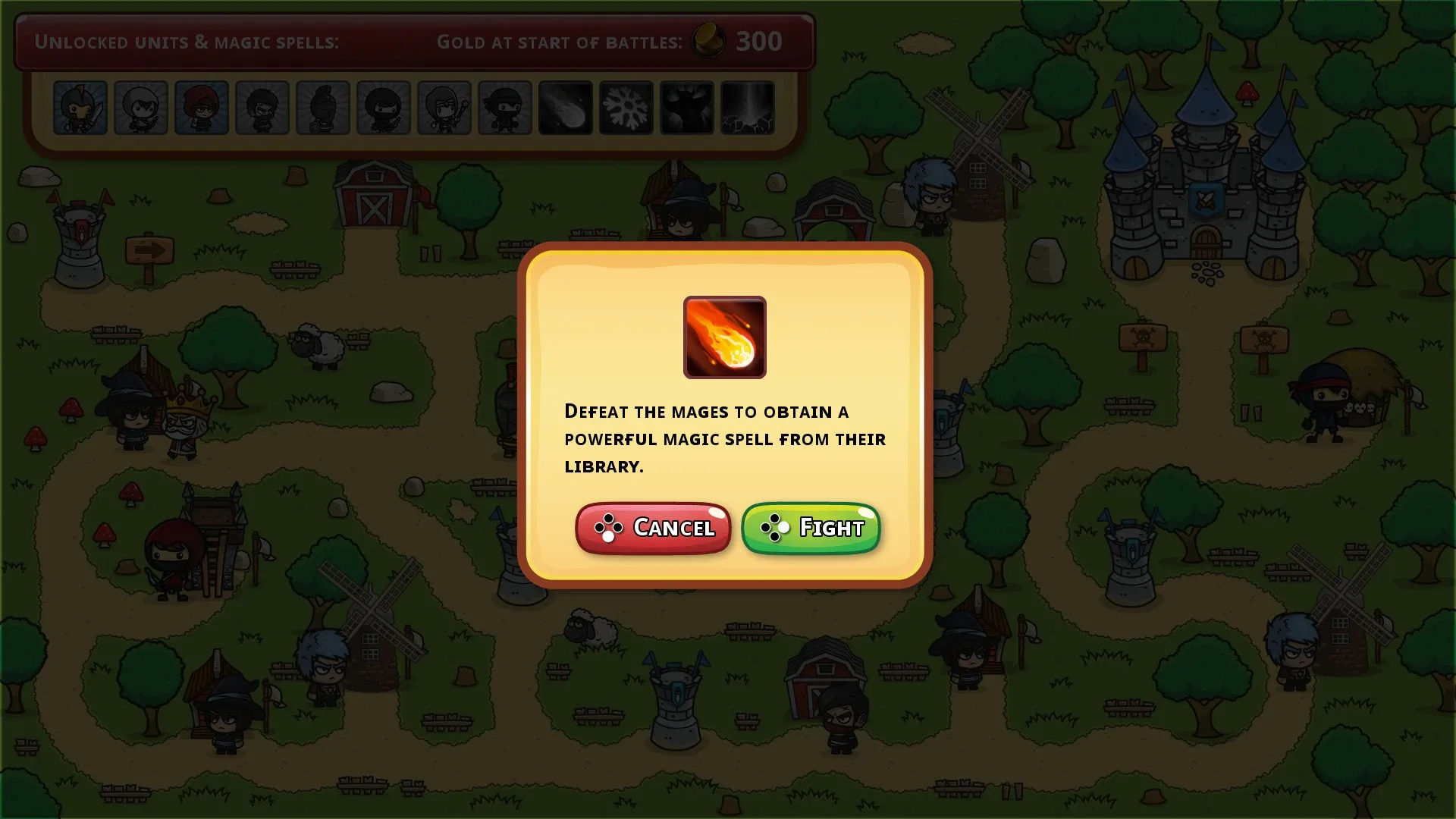Click the Unlocked units & magic spells header

tap(187, 42)
